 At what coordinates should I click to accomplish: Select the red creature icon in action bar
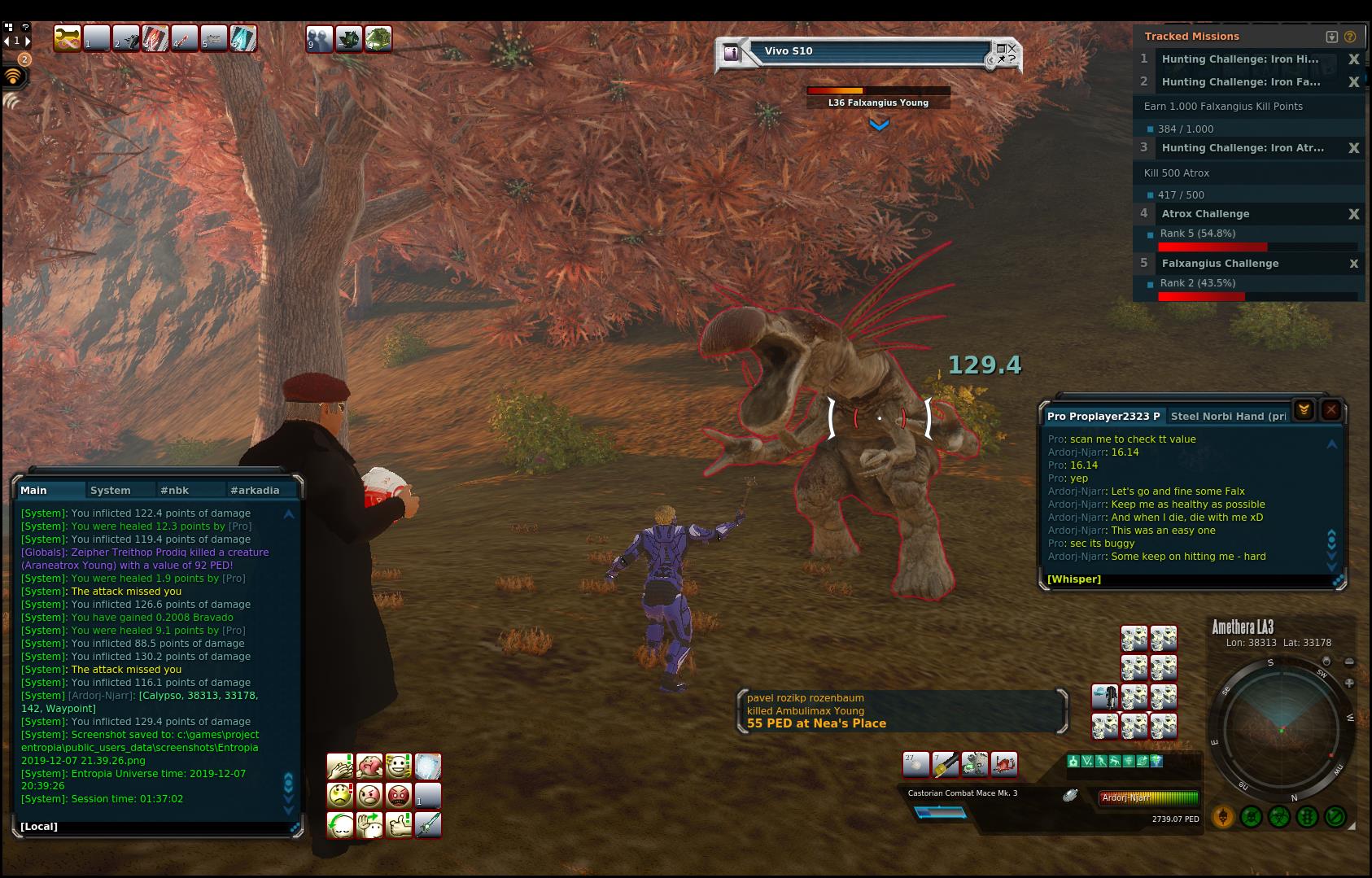(x=1004, y=764)
